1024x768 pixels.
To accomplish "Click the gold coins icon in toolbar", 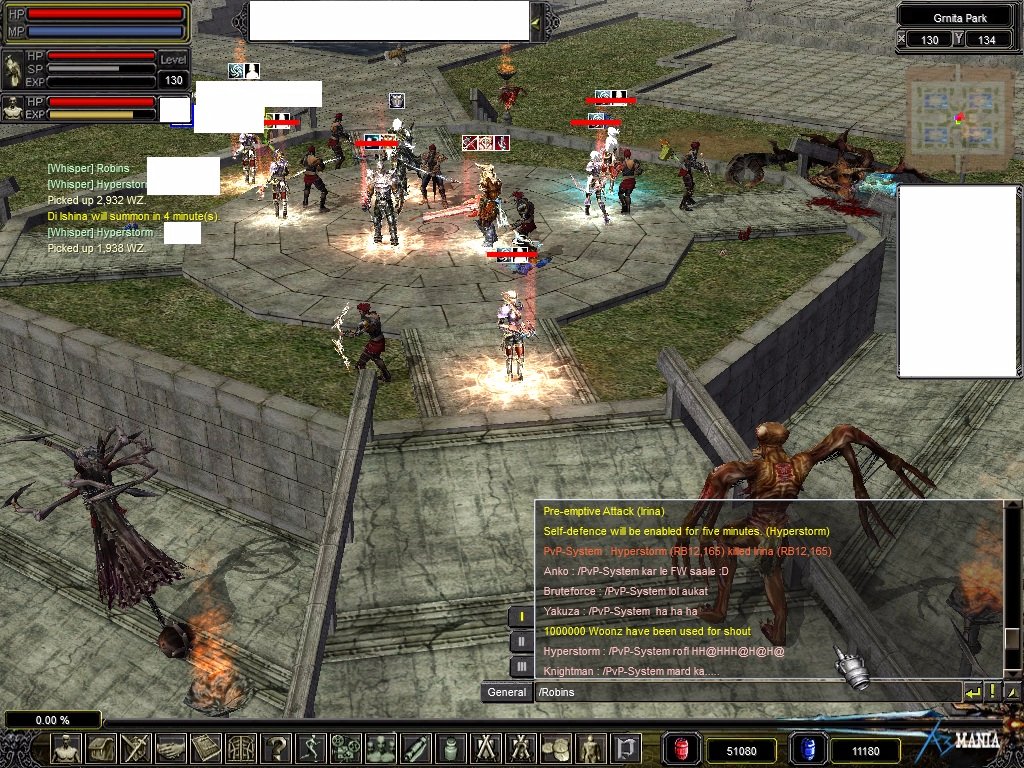I will (x=556, y=748).
